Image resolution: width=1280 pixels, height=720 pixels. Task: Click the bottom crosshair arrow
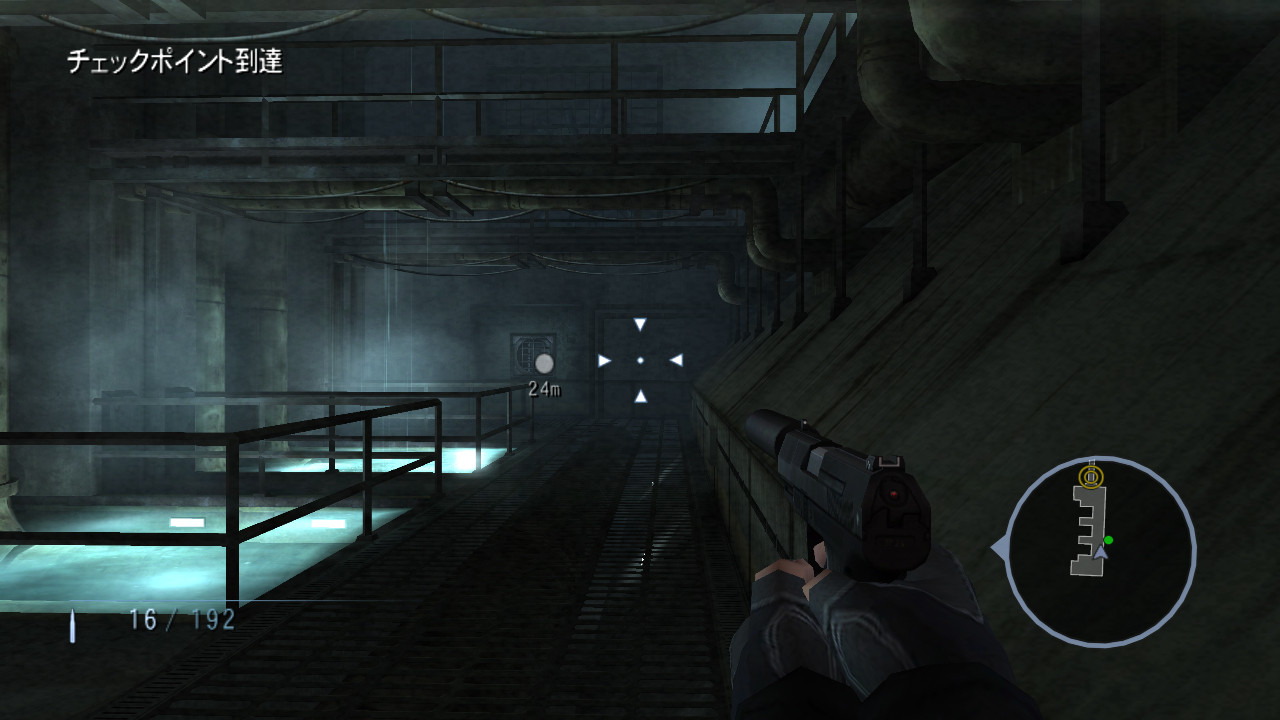click(x=639, y=395)
